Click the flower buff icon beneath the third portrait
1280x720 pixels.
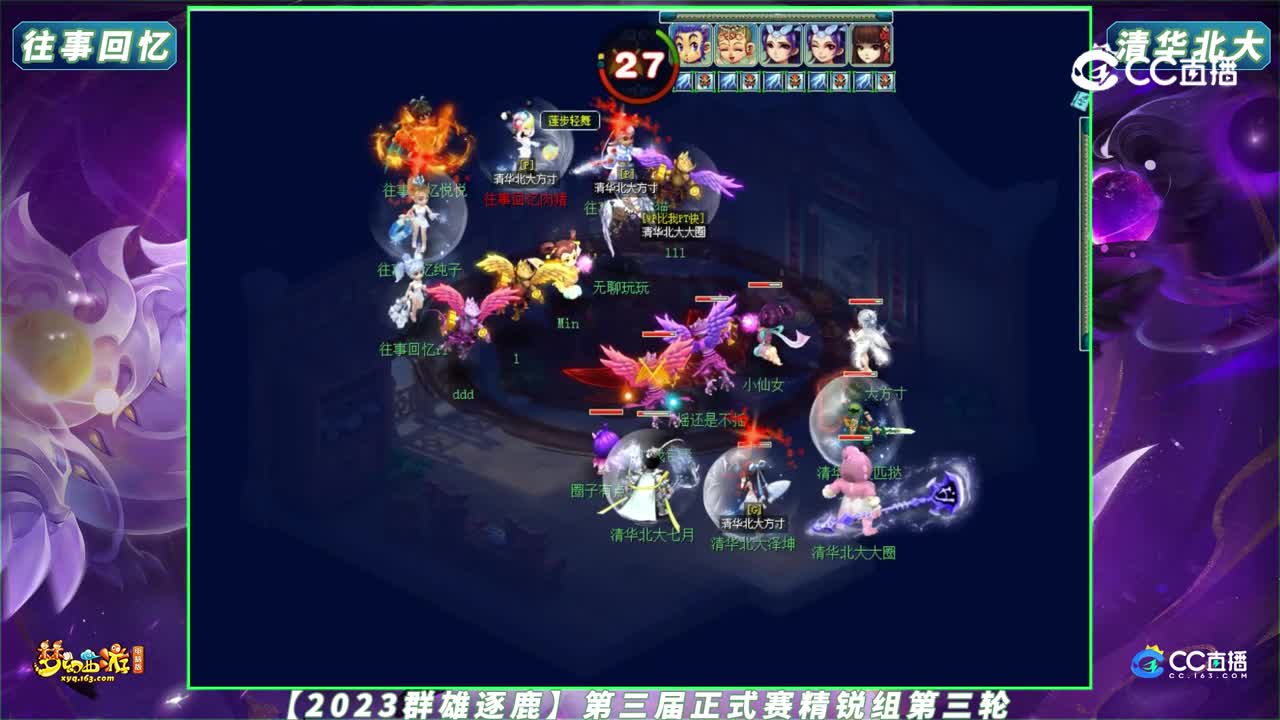[793, 82]
